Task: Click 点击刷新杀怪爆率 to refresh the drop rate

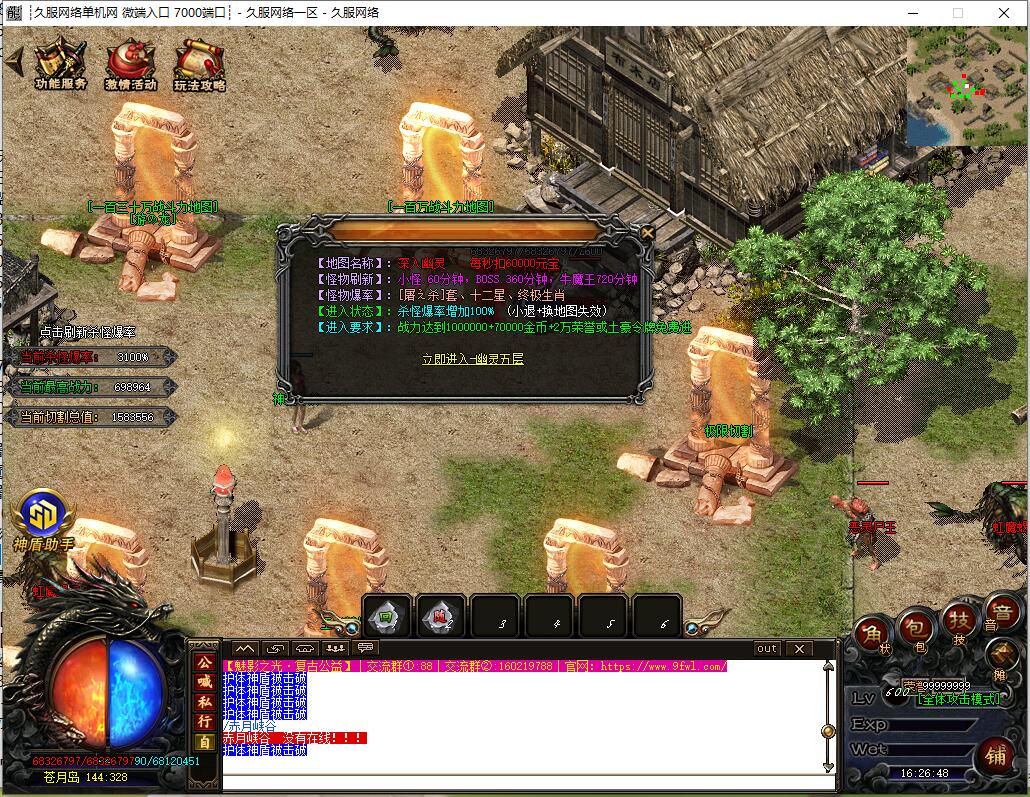Action: click(x=88, y=331)
